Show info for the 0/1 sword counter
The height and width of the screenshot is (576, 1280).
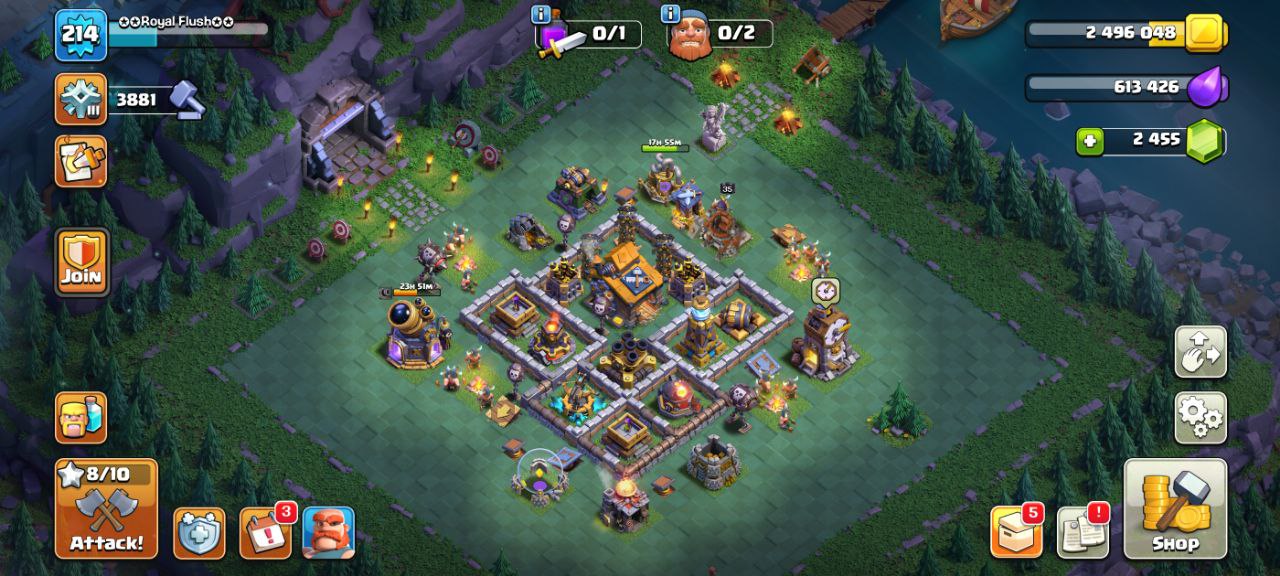pyautogui.click(x=541, y=15)
